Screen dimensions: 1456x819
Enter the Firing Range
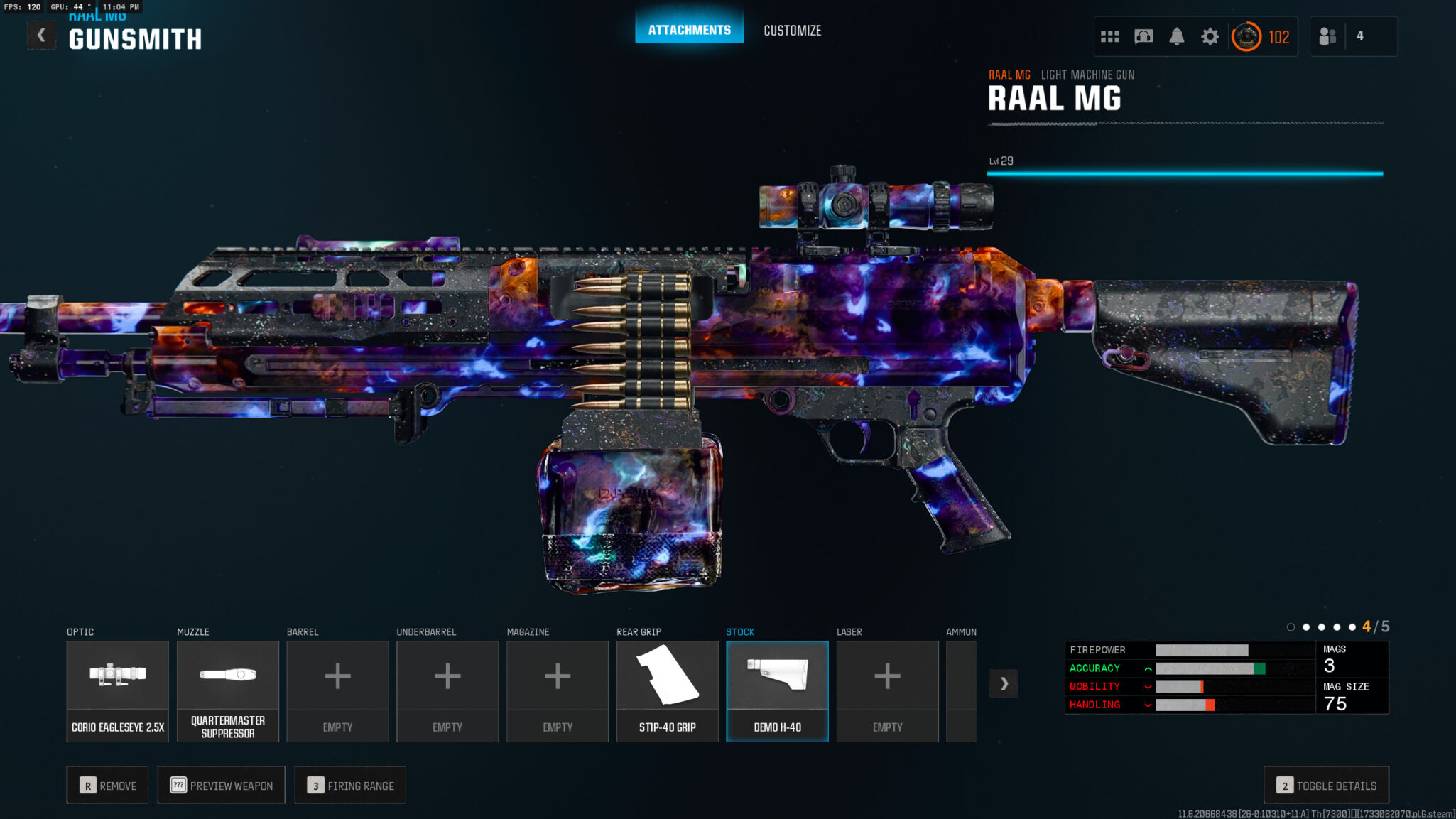point(350,785)
